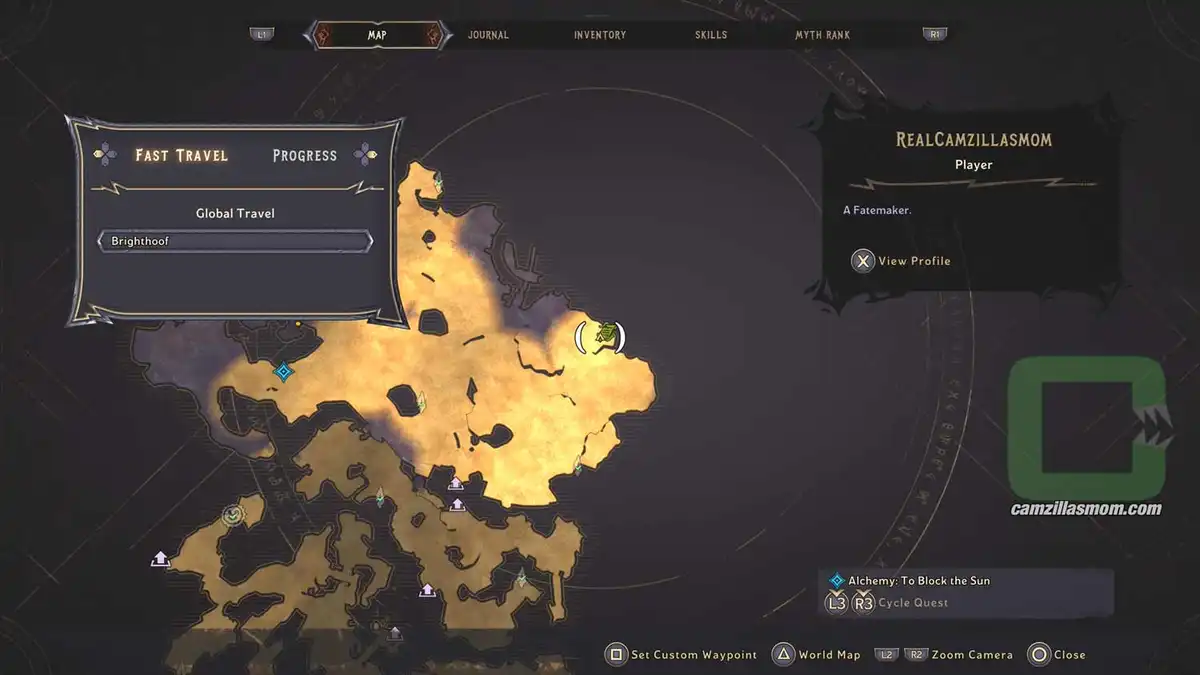Viewport: 1200px width, 675px height.
Task: Click the blue diamond quest marker on map
Action: [x=283, y=372]
